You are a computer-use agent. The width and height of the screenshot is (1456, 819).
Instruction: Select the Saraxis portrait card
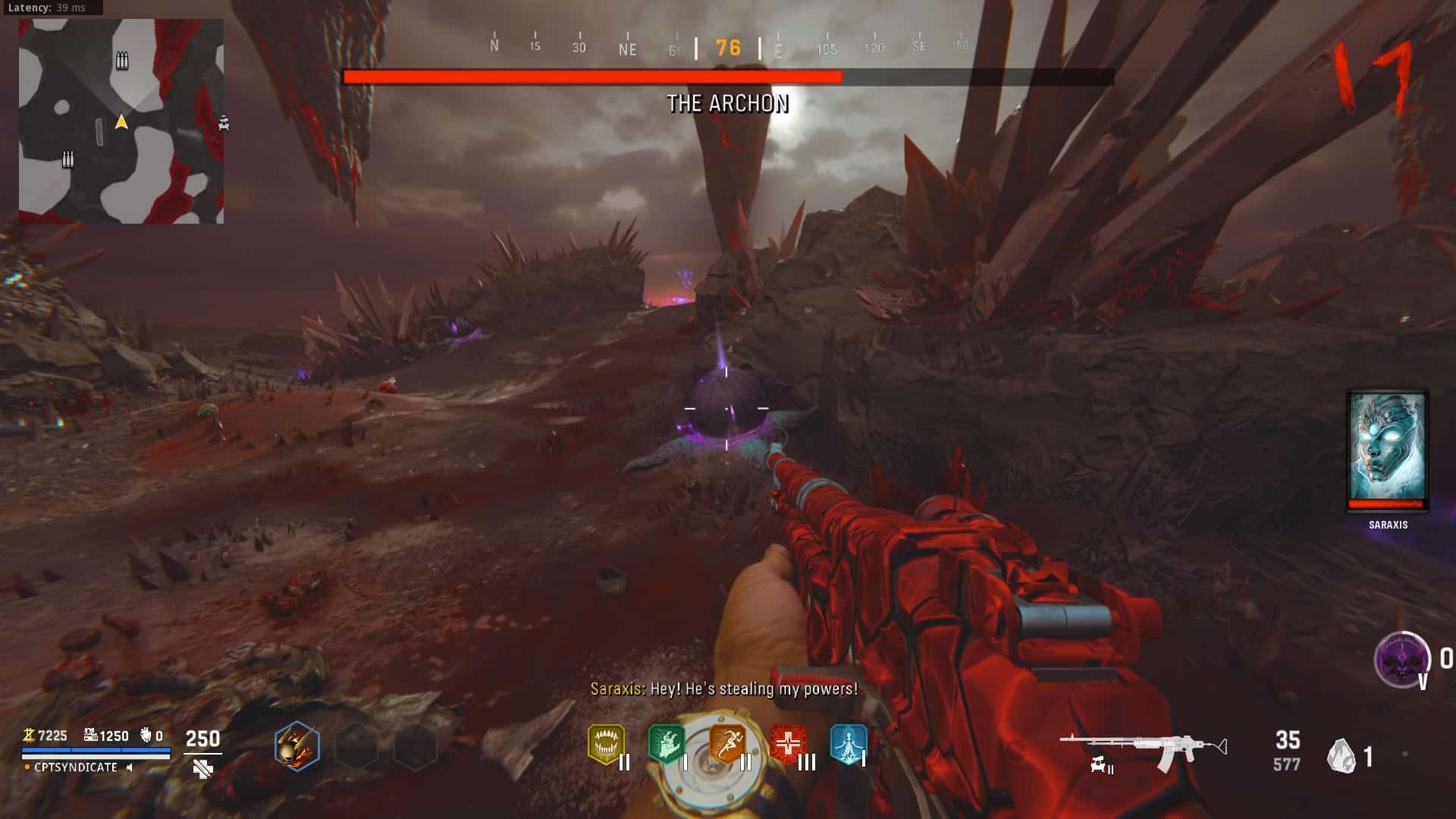click(1387, 450)
